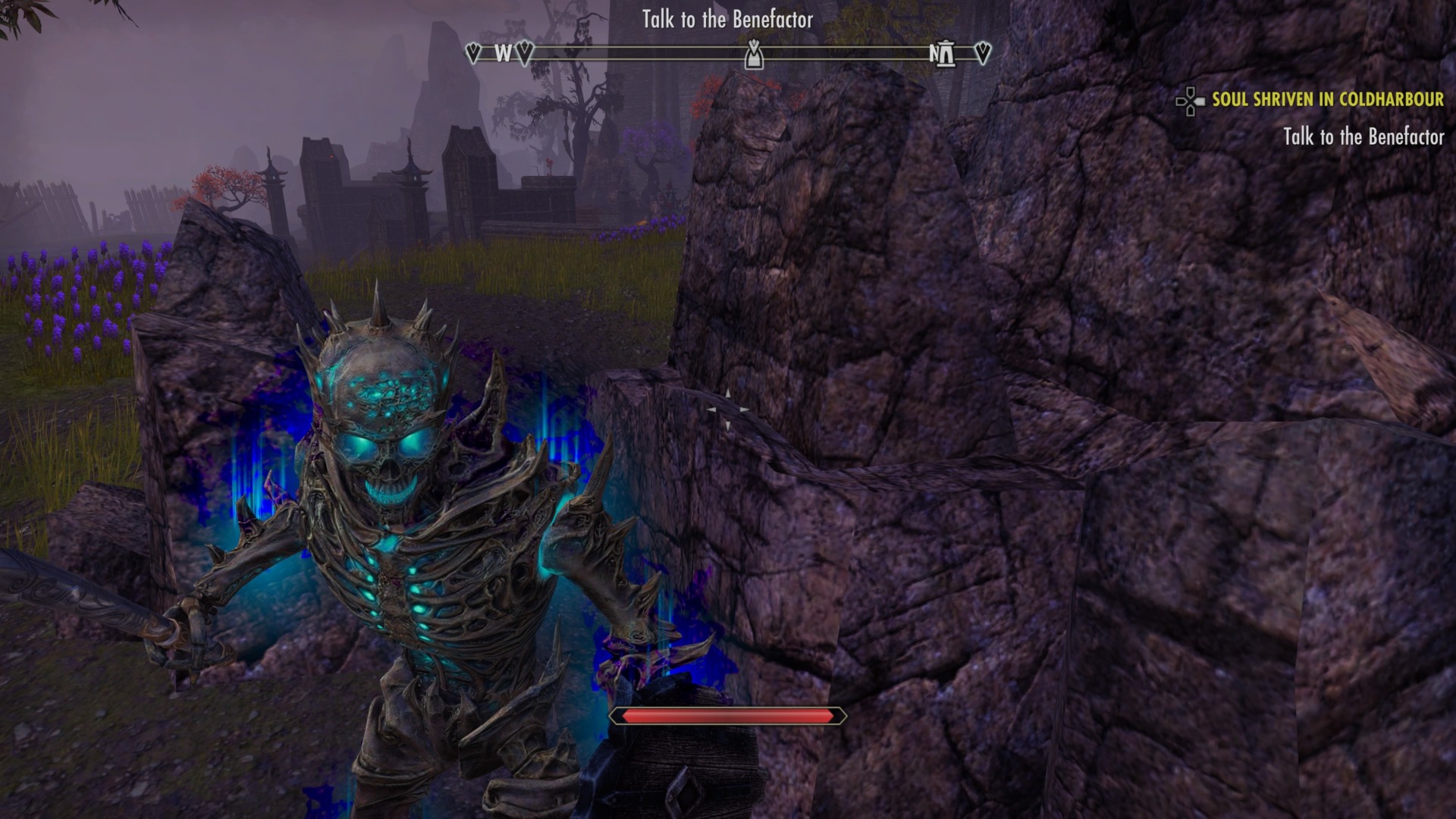Click the leftmost chevron pip on the compass
Screen dimensions: 1456x819
[x=474, y=53]
